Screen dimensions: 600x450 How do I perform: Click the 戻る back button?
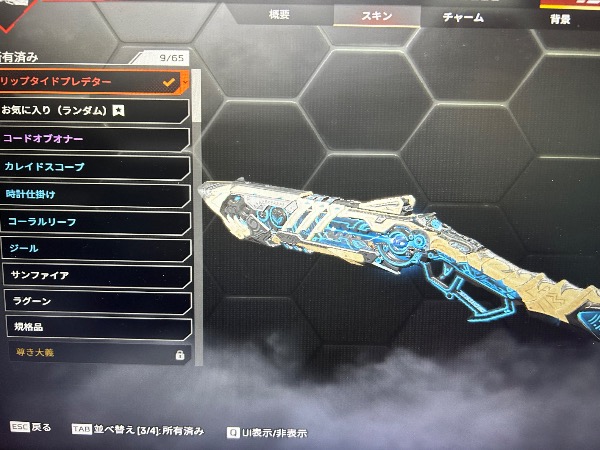point(30,427)
